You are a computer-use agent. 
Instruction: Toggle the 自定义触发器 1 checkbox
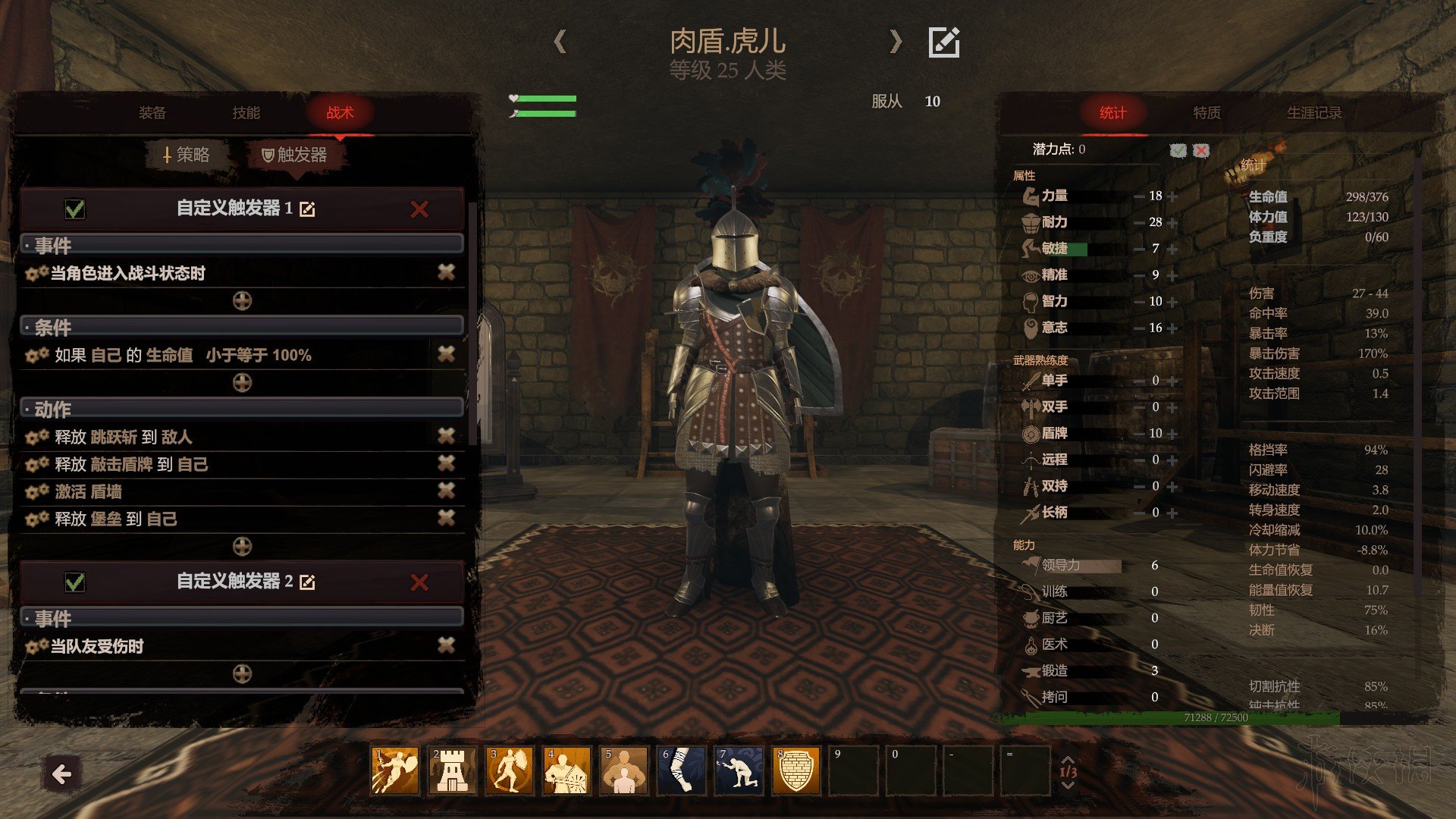point(75,209)
